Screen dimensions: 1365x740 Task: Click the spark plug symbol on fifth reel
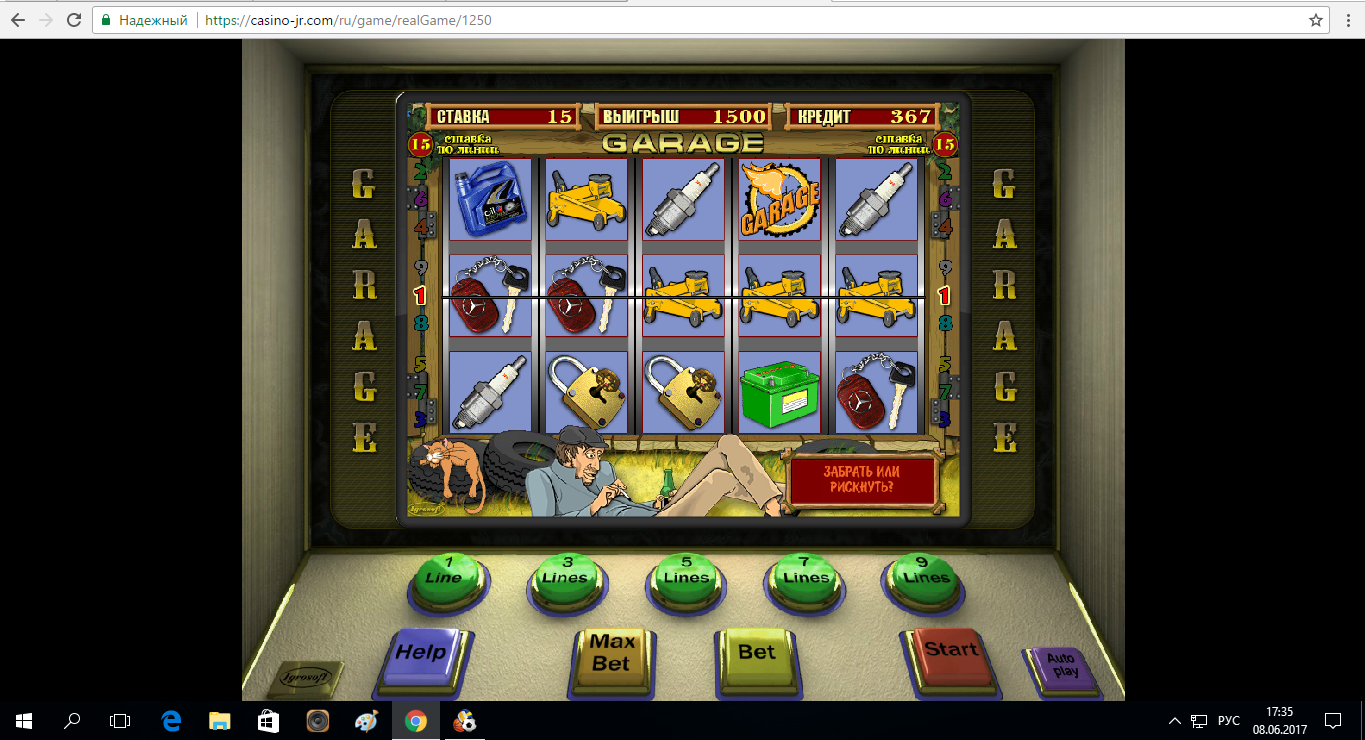pyautogui.click(x=876, y=198)
